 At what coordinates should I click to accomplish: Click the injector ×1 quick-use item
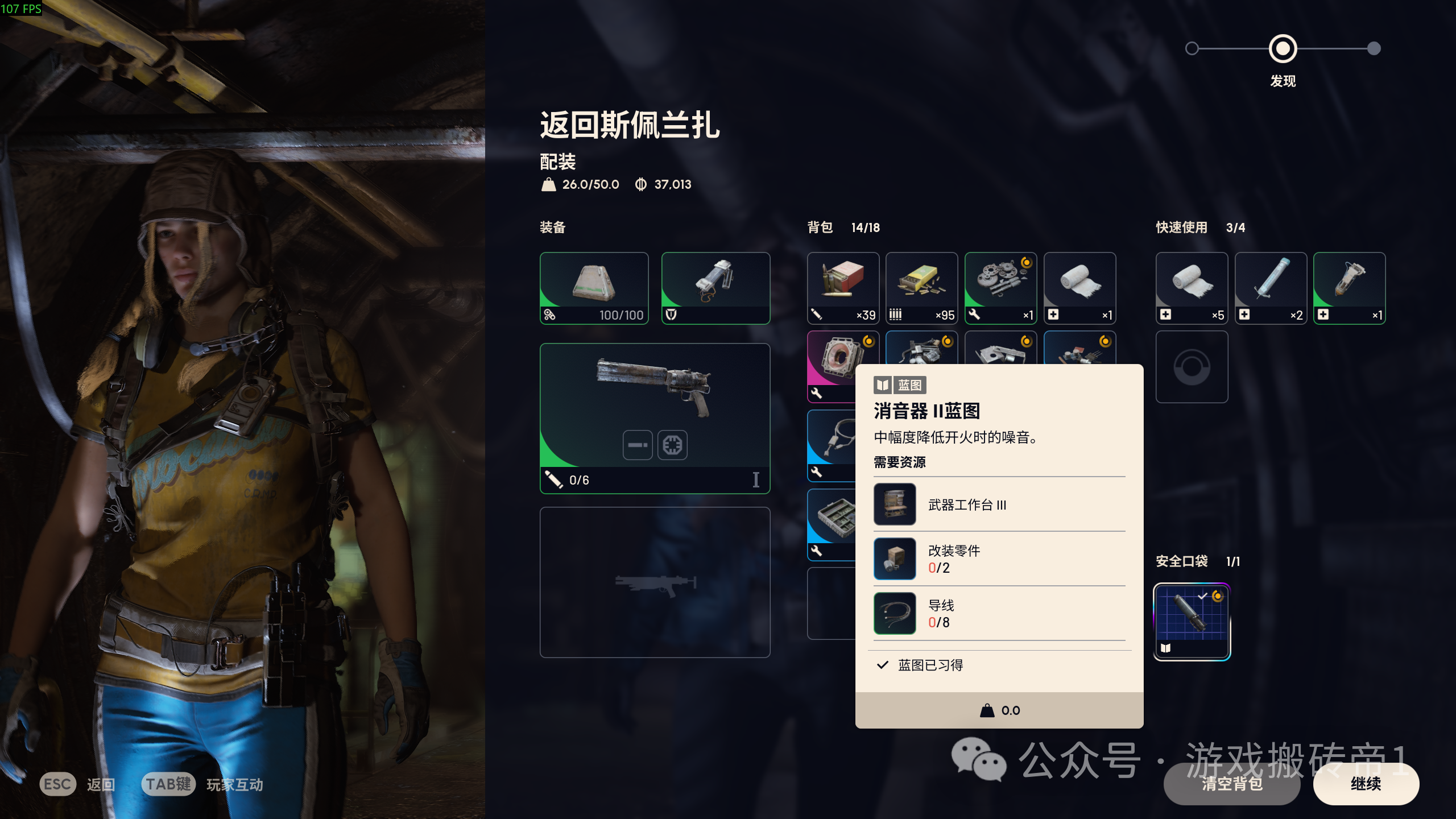(x=1349, y=288)
